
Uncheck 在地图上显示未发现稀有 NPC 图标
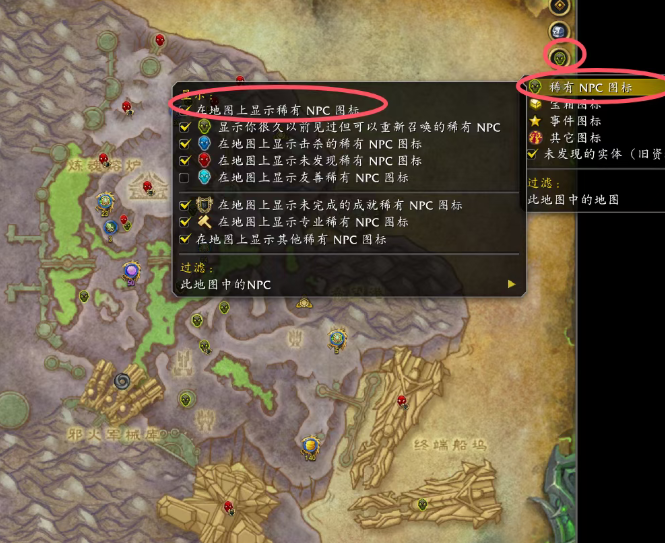[184, 160]
